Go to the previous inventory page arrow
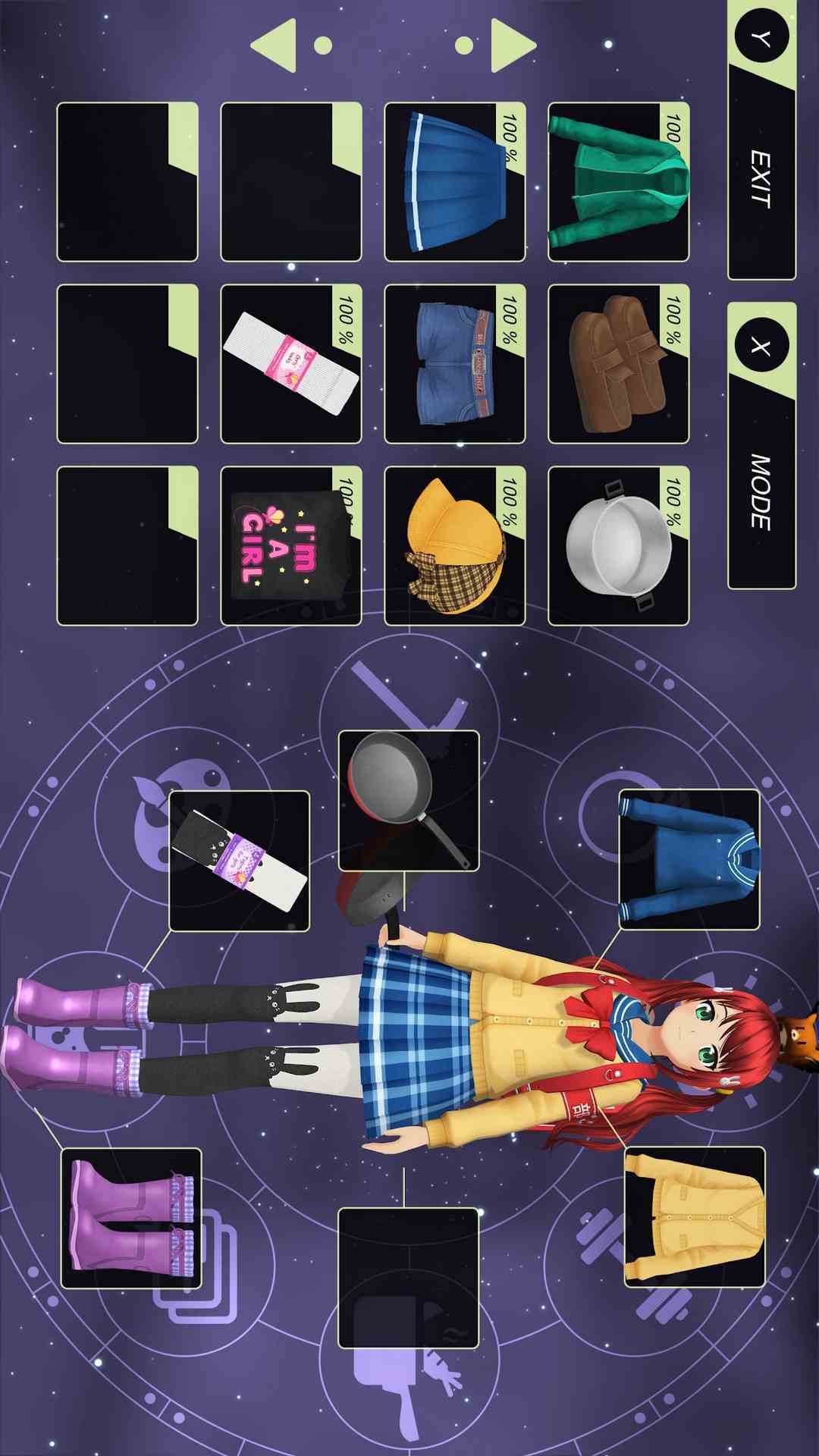This screenshot has height=1456, width=819. (275, 45)
